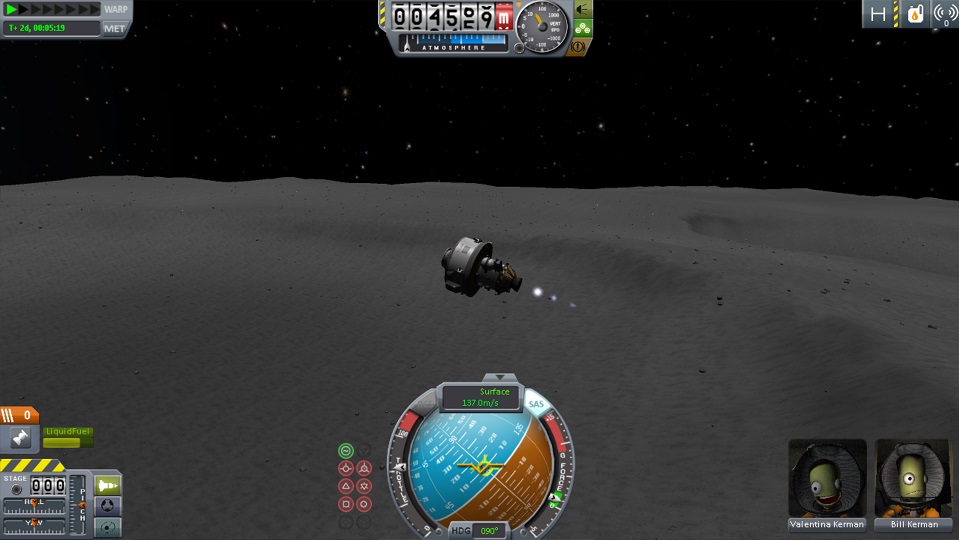
Task: Switch to staging flight mode
Action: pos(108,485)
